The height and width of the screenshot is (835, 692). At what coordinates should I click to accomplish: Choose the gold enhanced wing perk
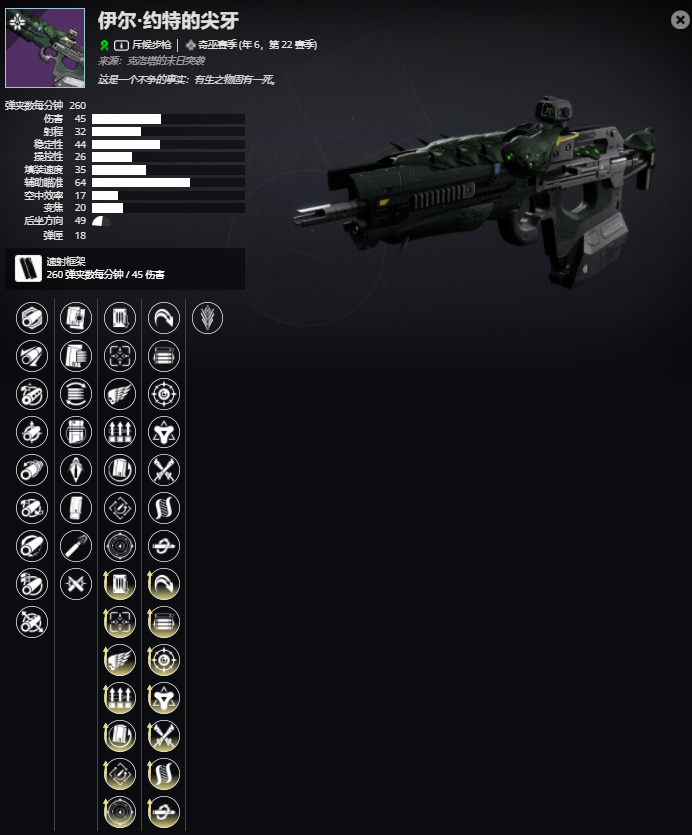coord(120,658)
